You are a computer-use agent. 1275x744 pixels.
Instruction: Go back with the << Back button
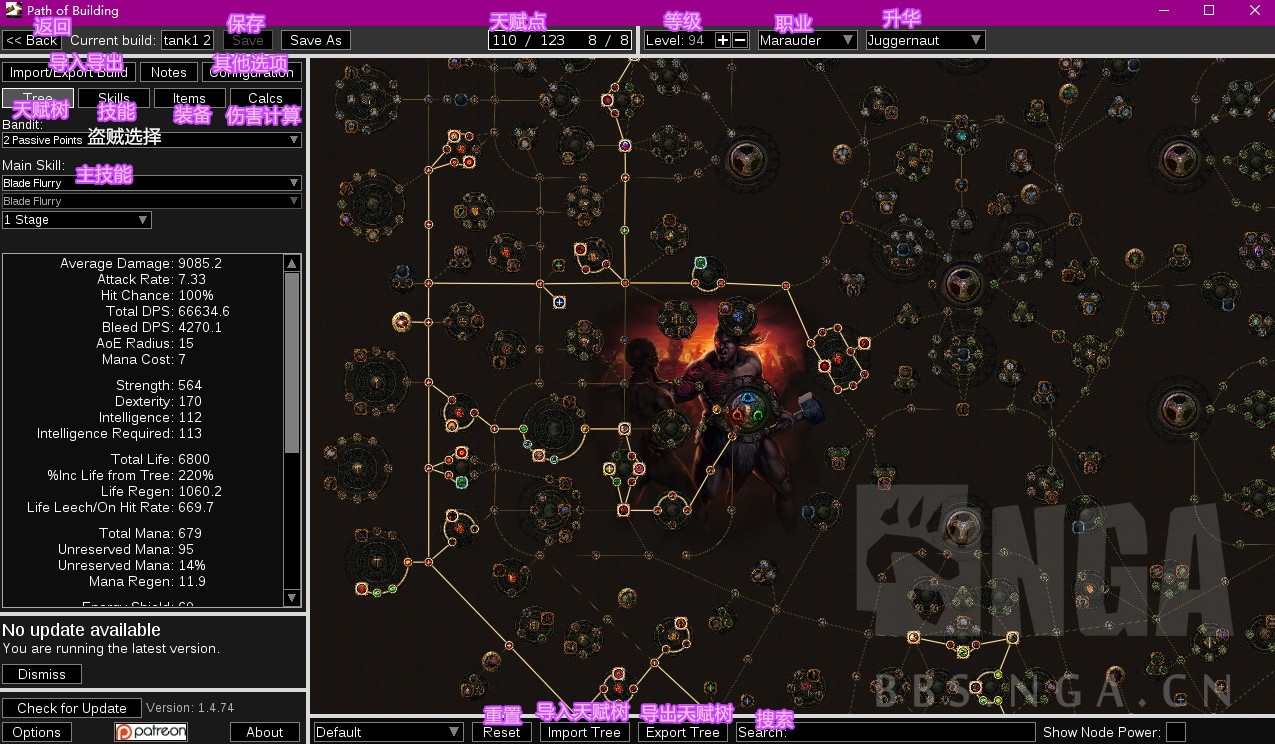pyautogui.click(x=32, y=40)
